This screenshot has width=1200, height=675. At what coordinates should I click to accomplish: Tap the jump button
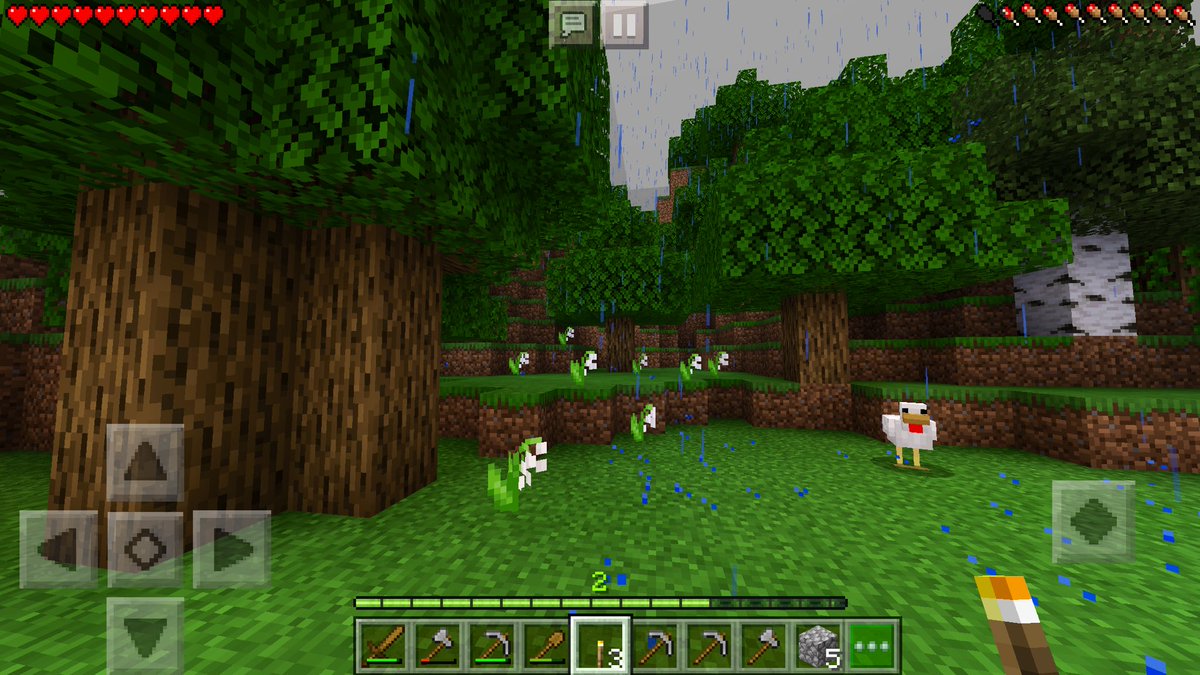1093,521
